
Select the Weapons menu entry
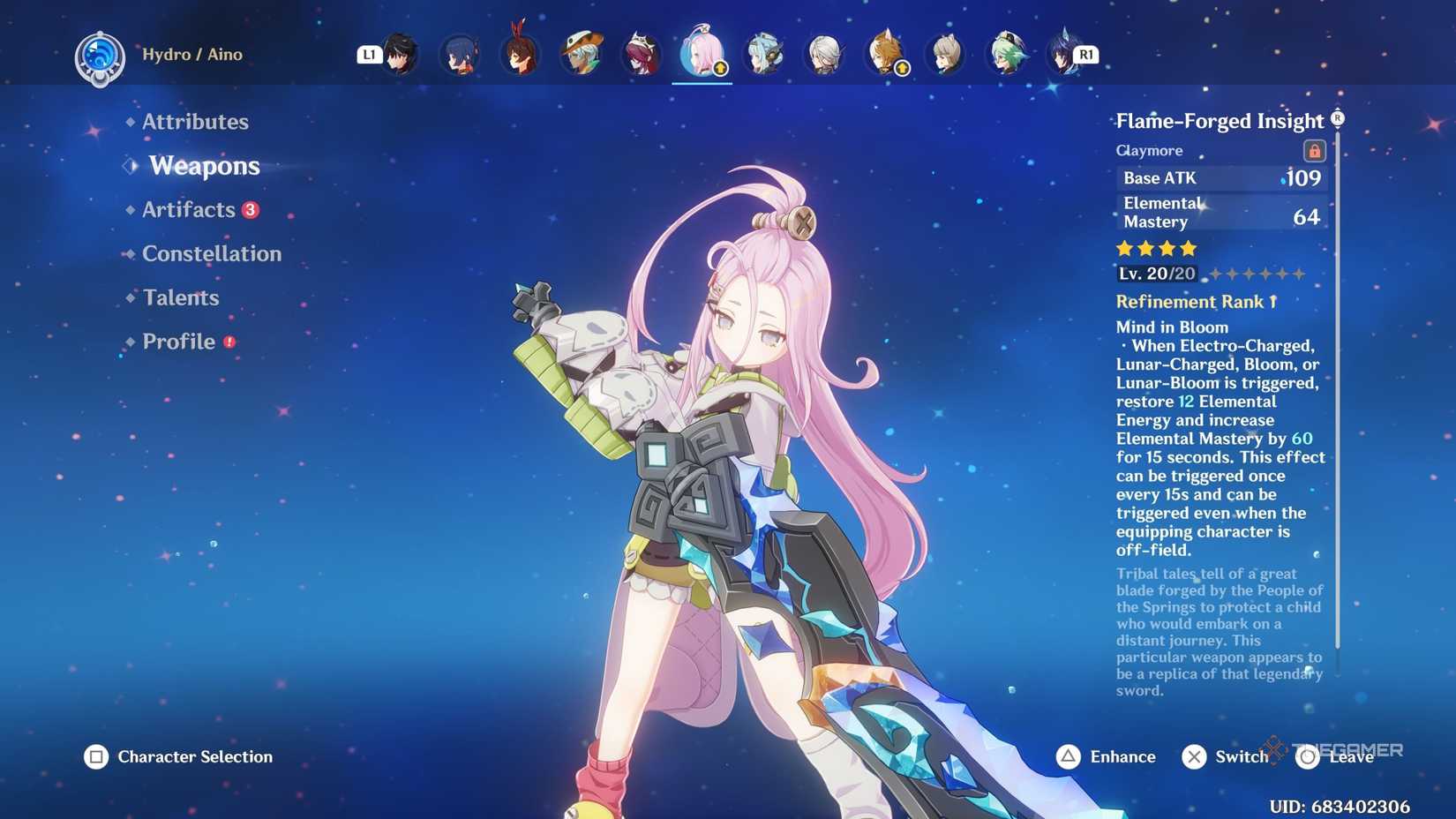pyautogui.click(x=204, y=166)
